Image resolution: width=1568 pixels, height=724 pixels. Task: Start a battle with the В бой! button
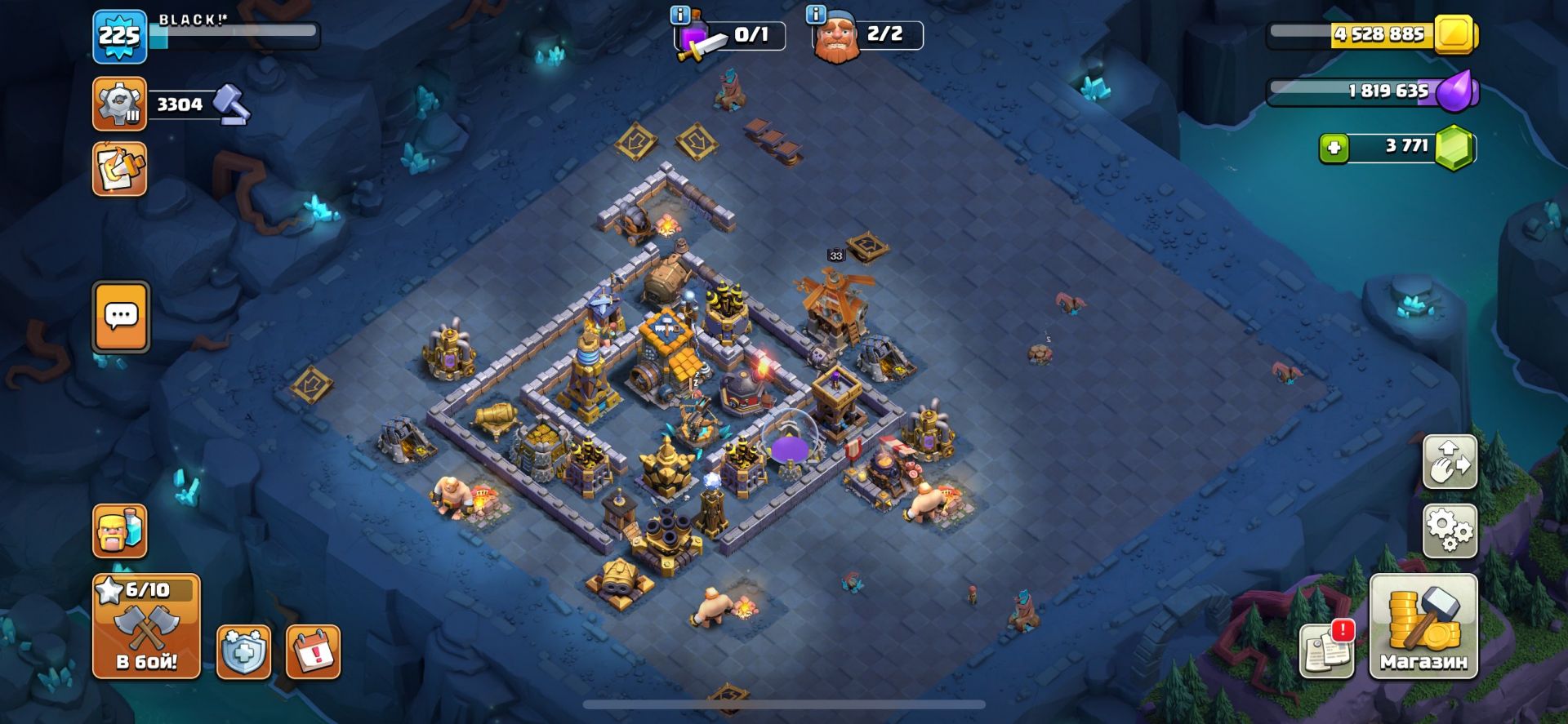(x=146, y=626)
